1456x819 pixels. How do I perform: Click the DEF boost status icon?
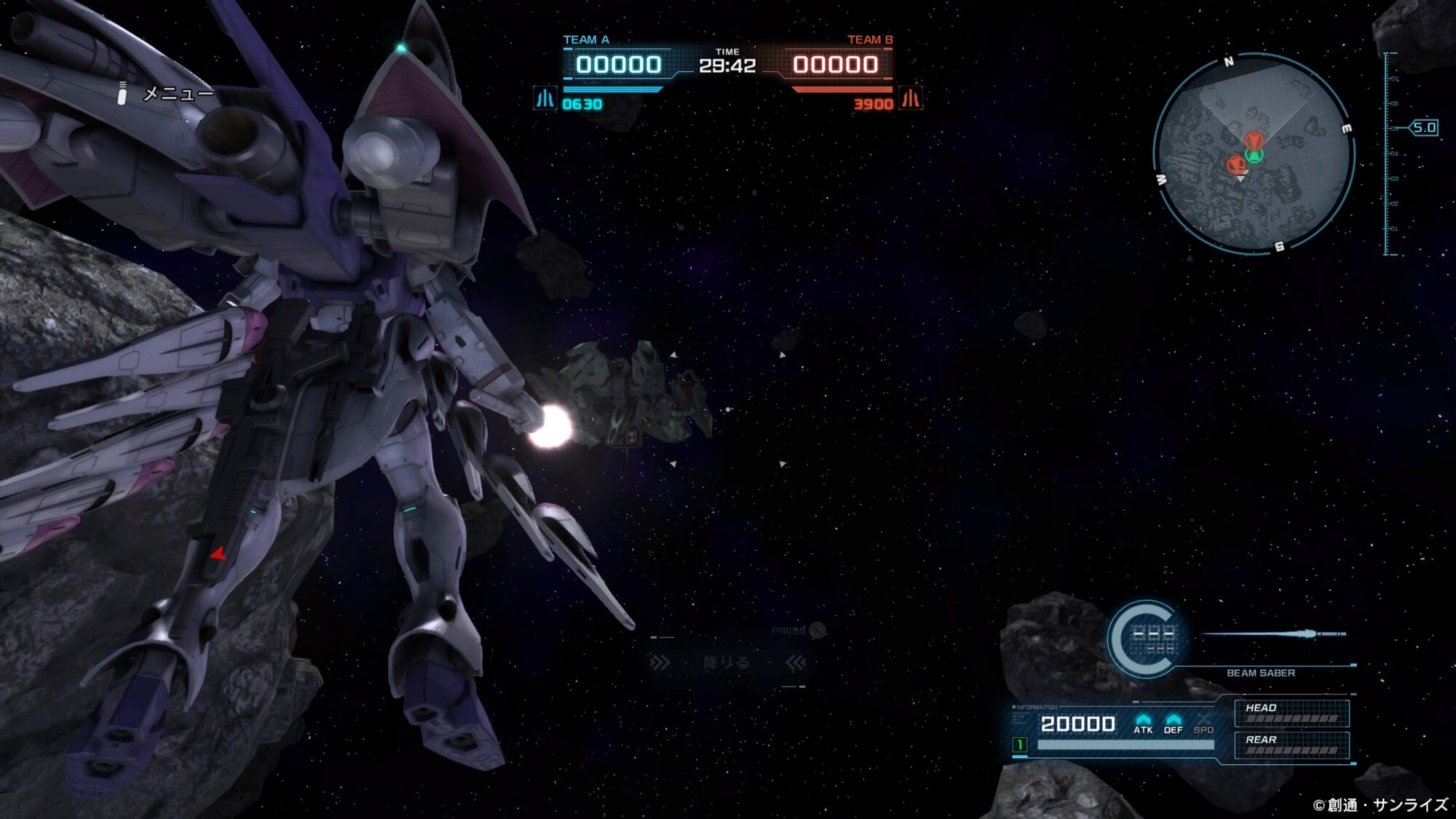(x=1173, y=723)
